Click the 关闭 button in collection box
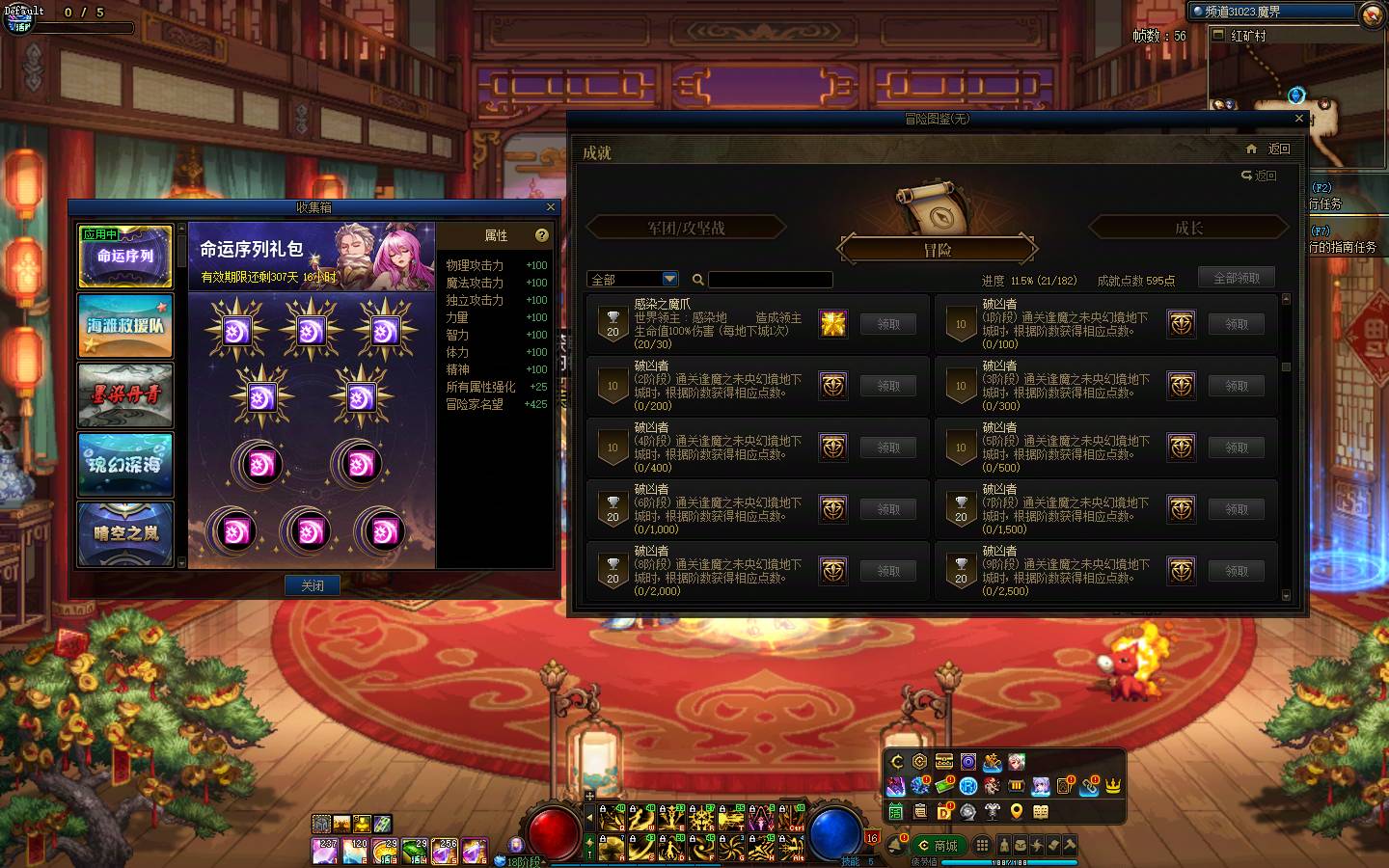 [313, 585]
